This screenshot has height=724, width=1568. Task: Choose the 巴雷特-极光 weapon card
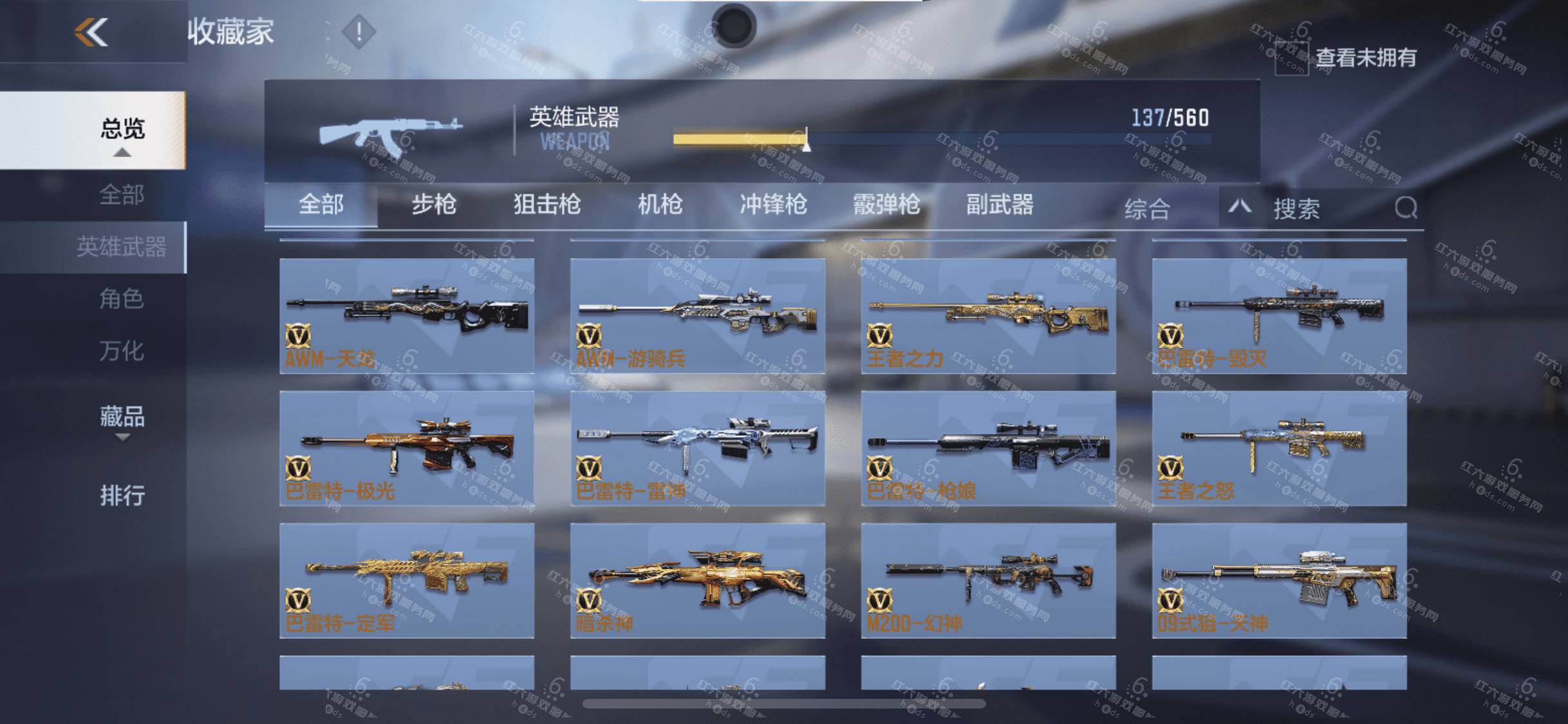click(407, 449)
